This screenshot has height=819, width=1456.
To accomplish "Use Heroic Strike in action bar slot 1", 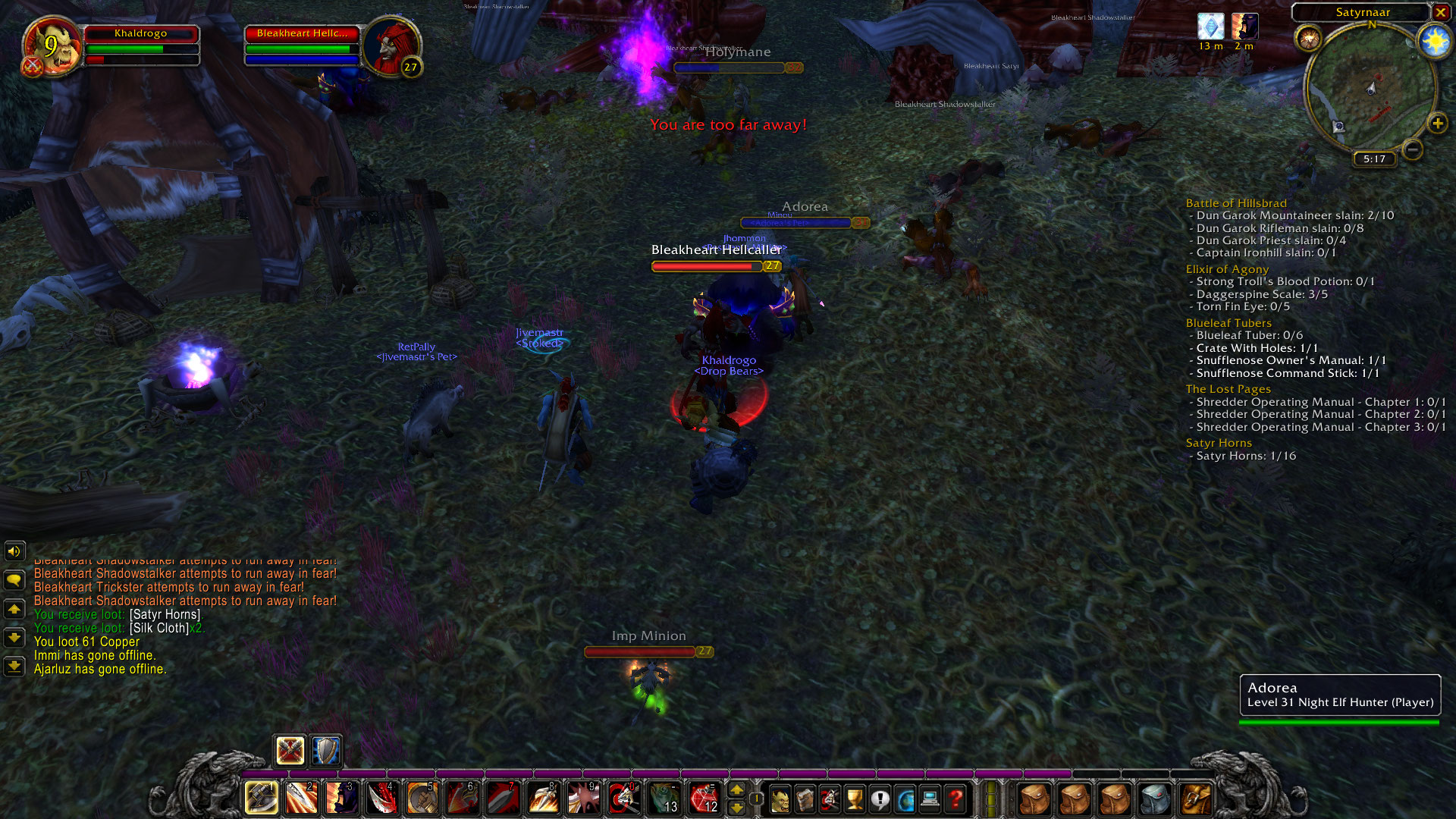I will tap(261, 798).
